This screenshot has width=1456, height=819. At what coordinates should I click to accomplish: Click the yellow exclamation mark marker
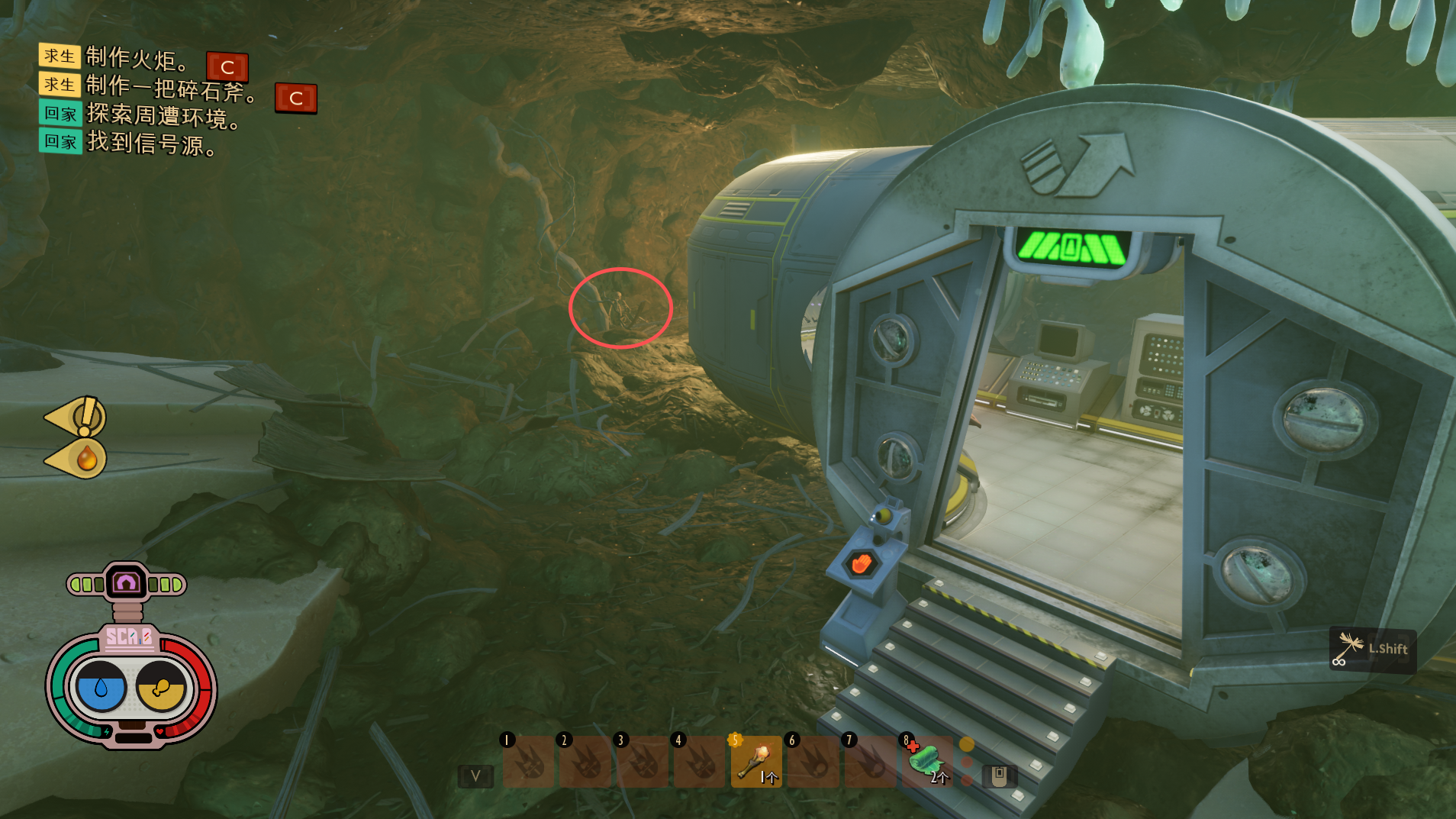click(85, 417)
